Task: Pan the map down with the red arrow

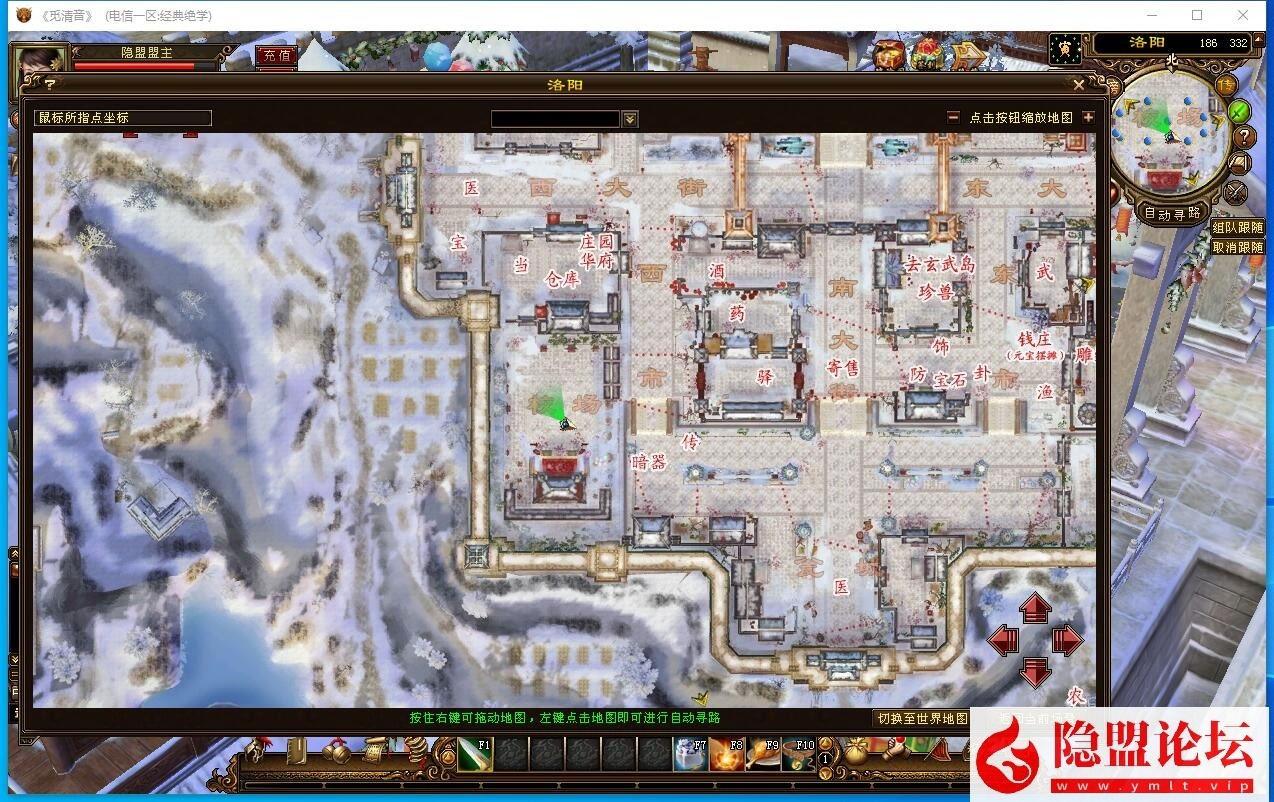Action: (1035, 672)
